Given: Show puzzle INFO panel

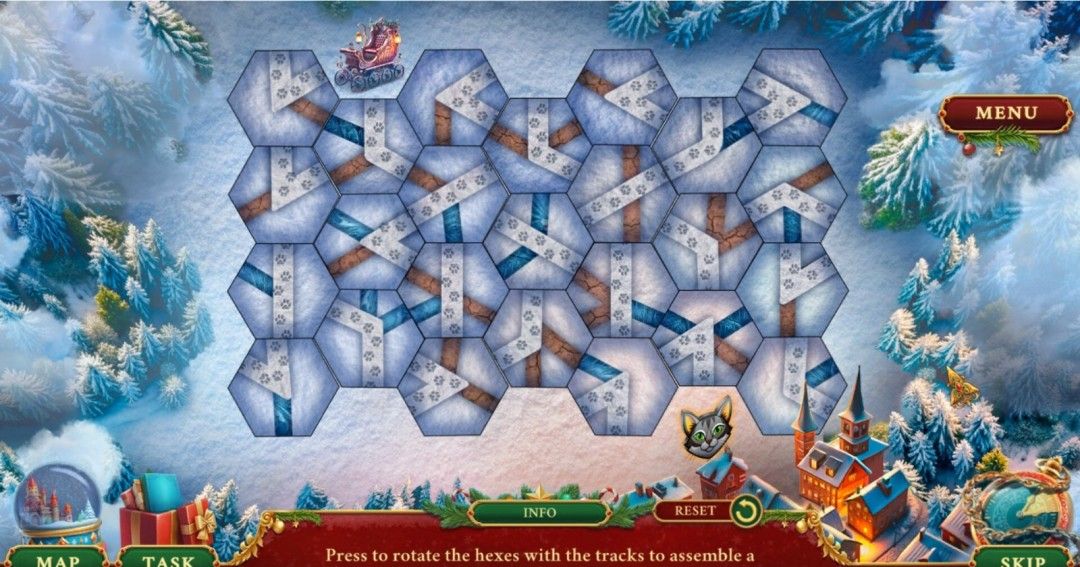Looking at the screenshot, I should [540, 512].
